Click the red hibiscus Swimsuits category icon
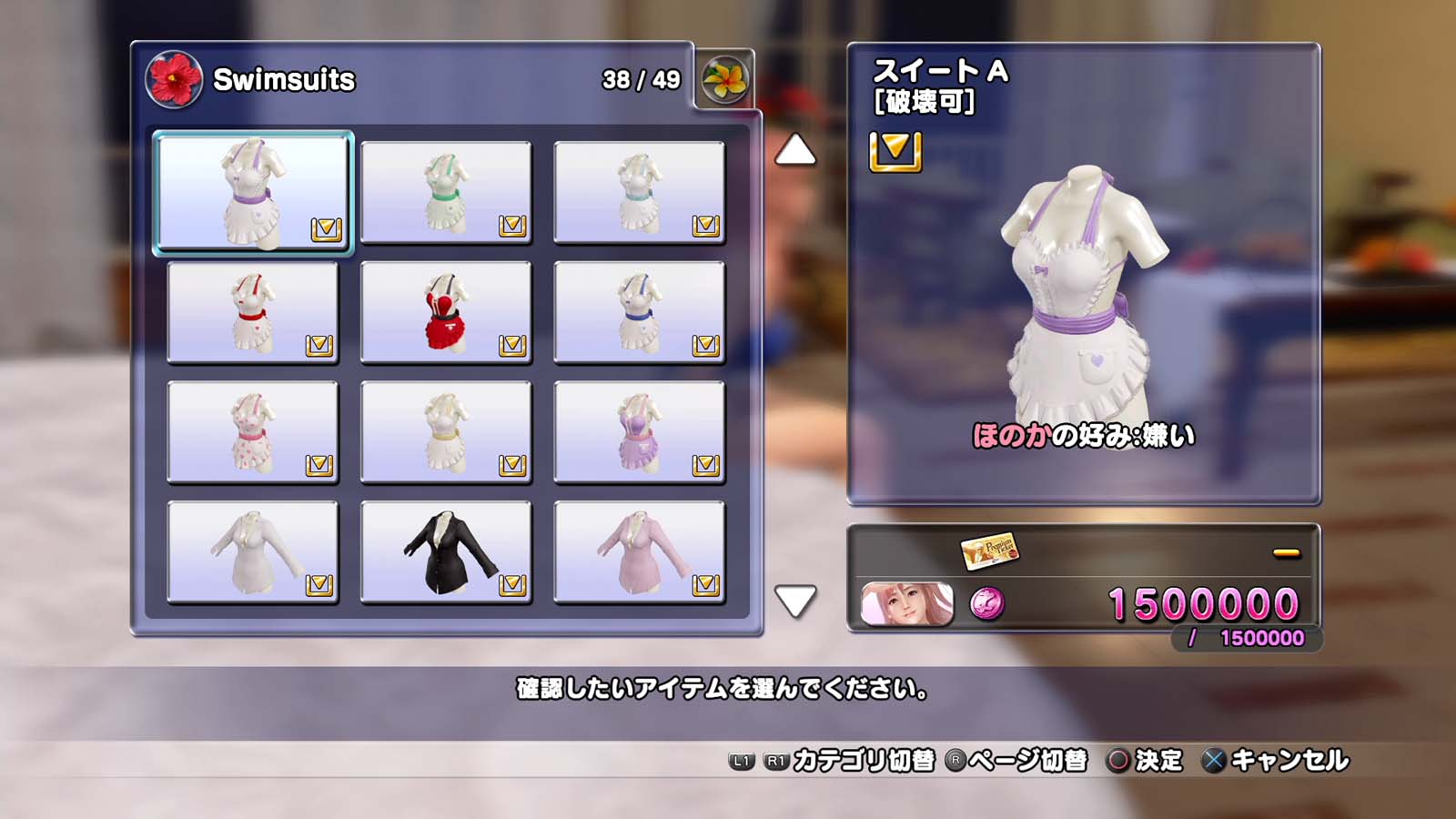The image size is (1456, 819). [173, 79]
